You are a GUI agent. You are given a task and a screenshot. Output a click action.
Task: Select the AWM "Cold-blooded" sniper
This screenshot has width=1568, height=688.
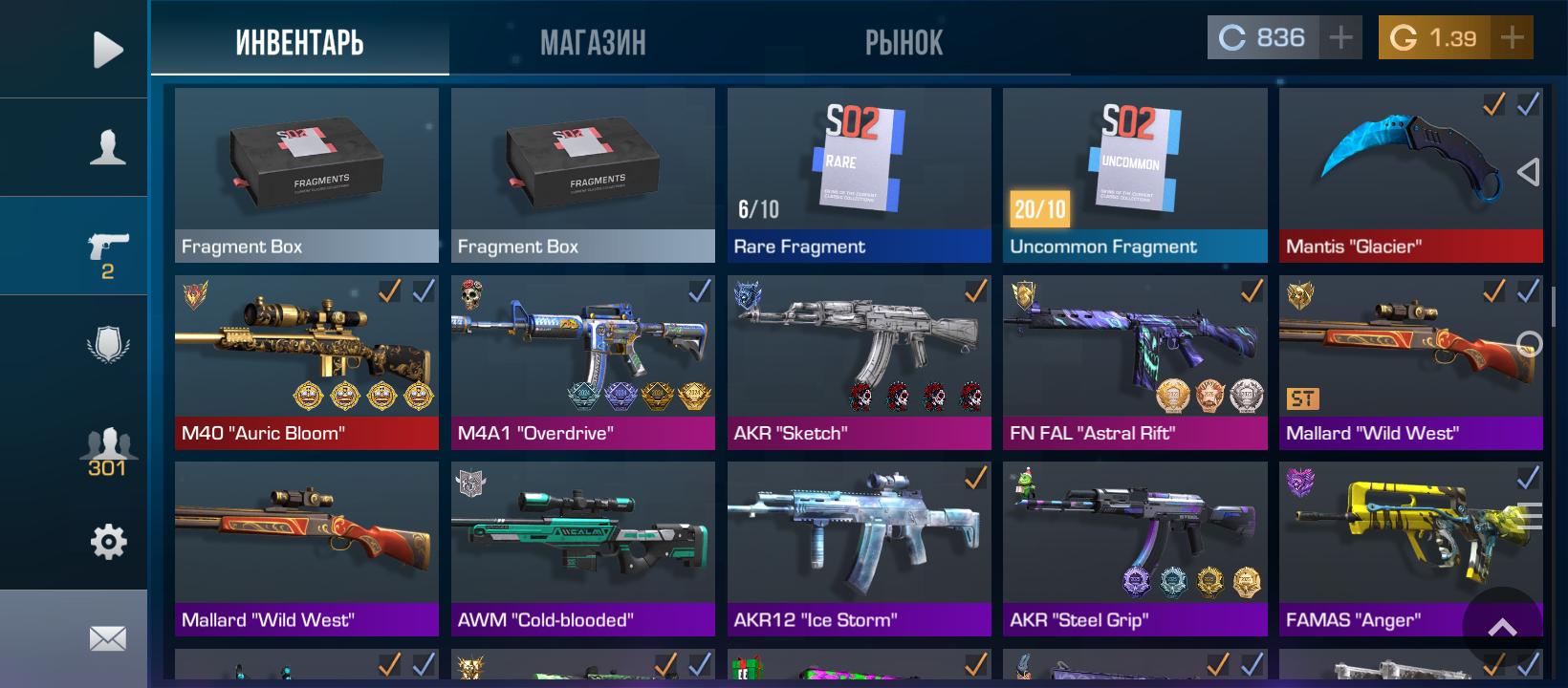click(x=582, y=548)
